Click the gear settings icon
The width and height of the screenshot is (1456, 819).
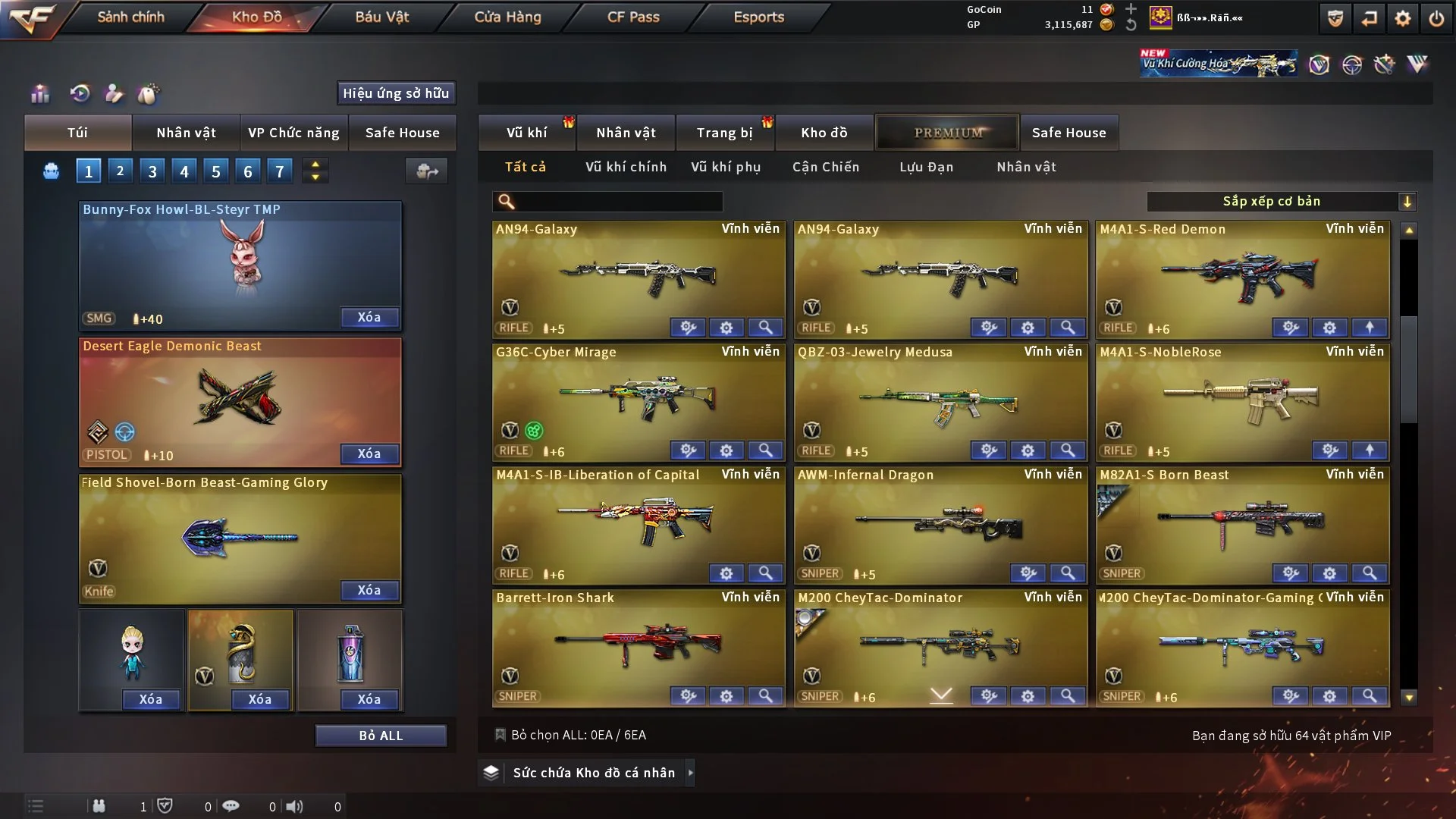coord(1403,18)
